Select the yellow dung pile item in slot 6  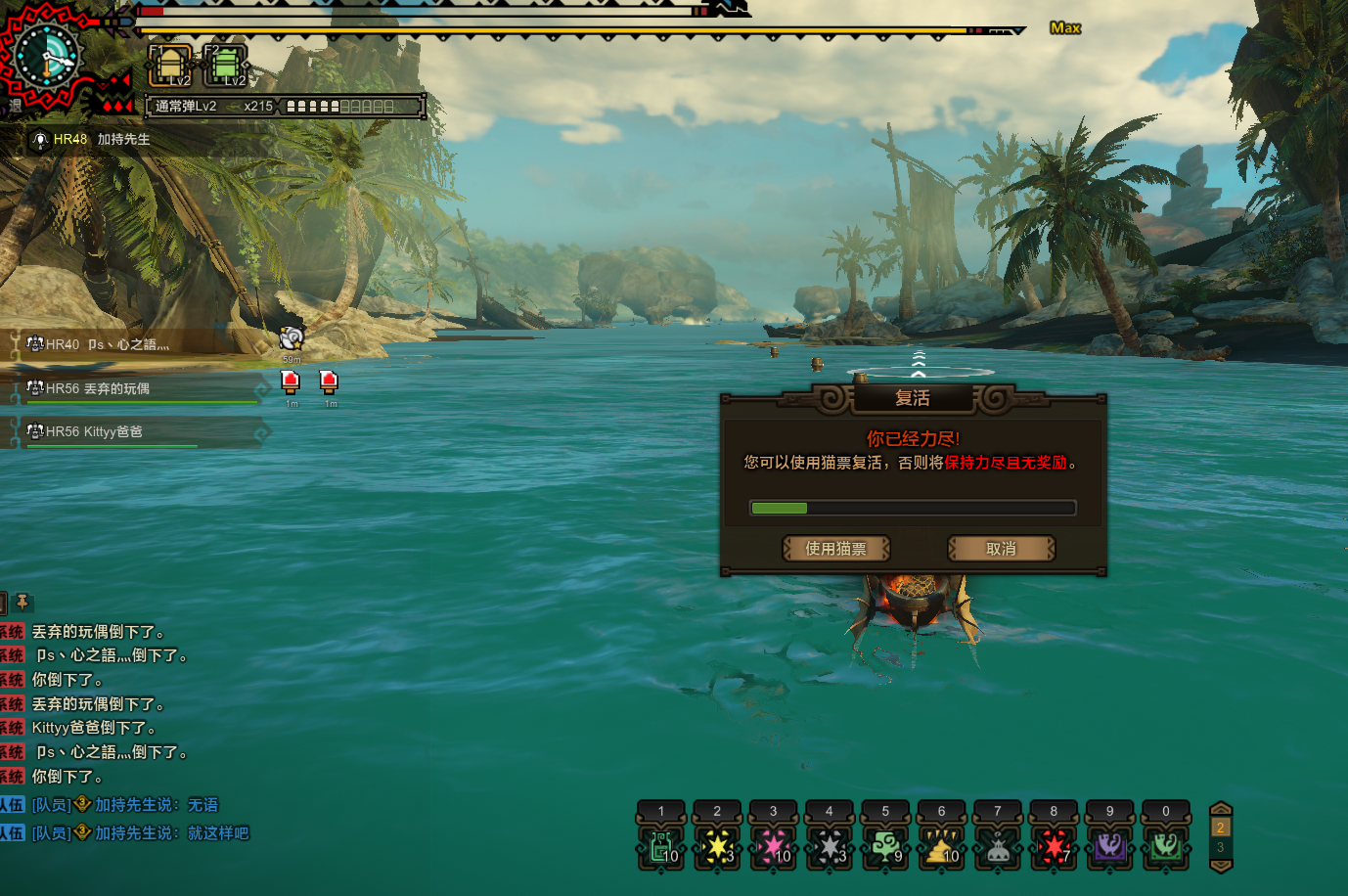tap(942, 846)
